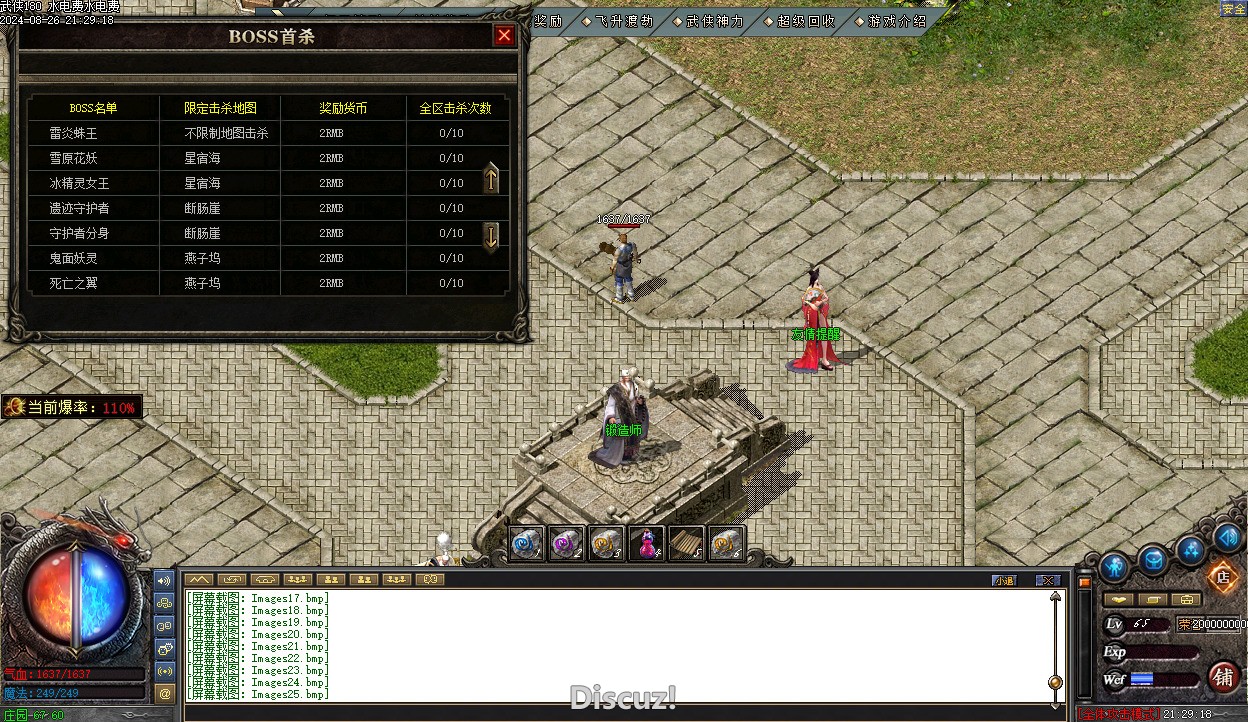1248x722 pixels.
Task: Open the red 铺 stall button
Action: [1223, 677]
